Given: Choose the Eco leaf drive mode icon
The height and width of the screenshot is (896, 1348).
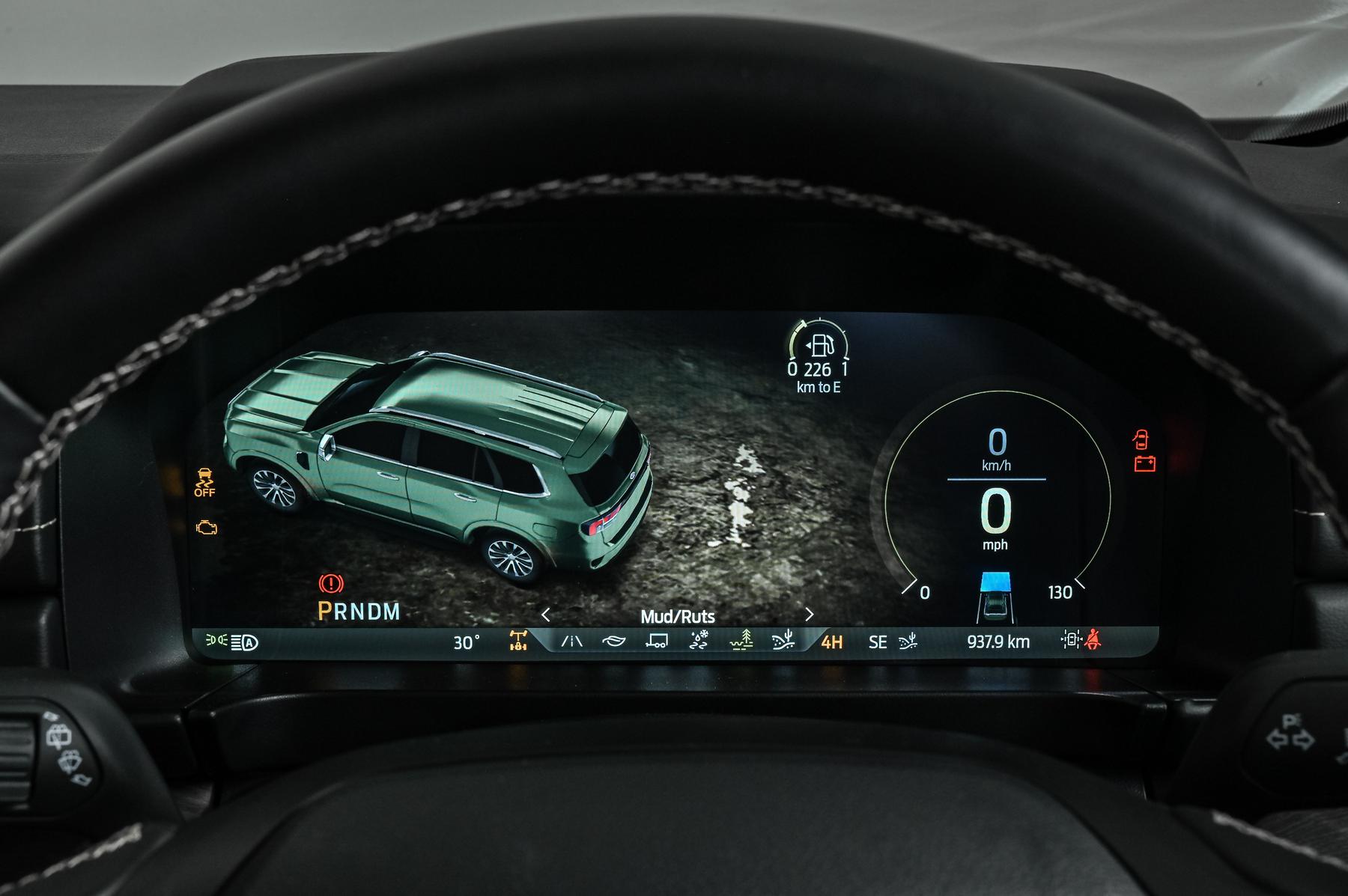Looking at the screenshot, I should pyautogui.click(x=613, y=641).
